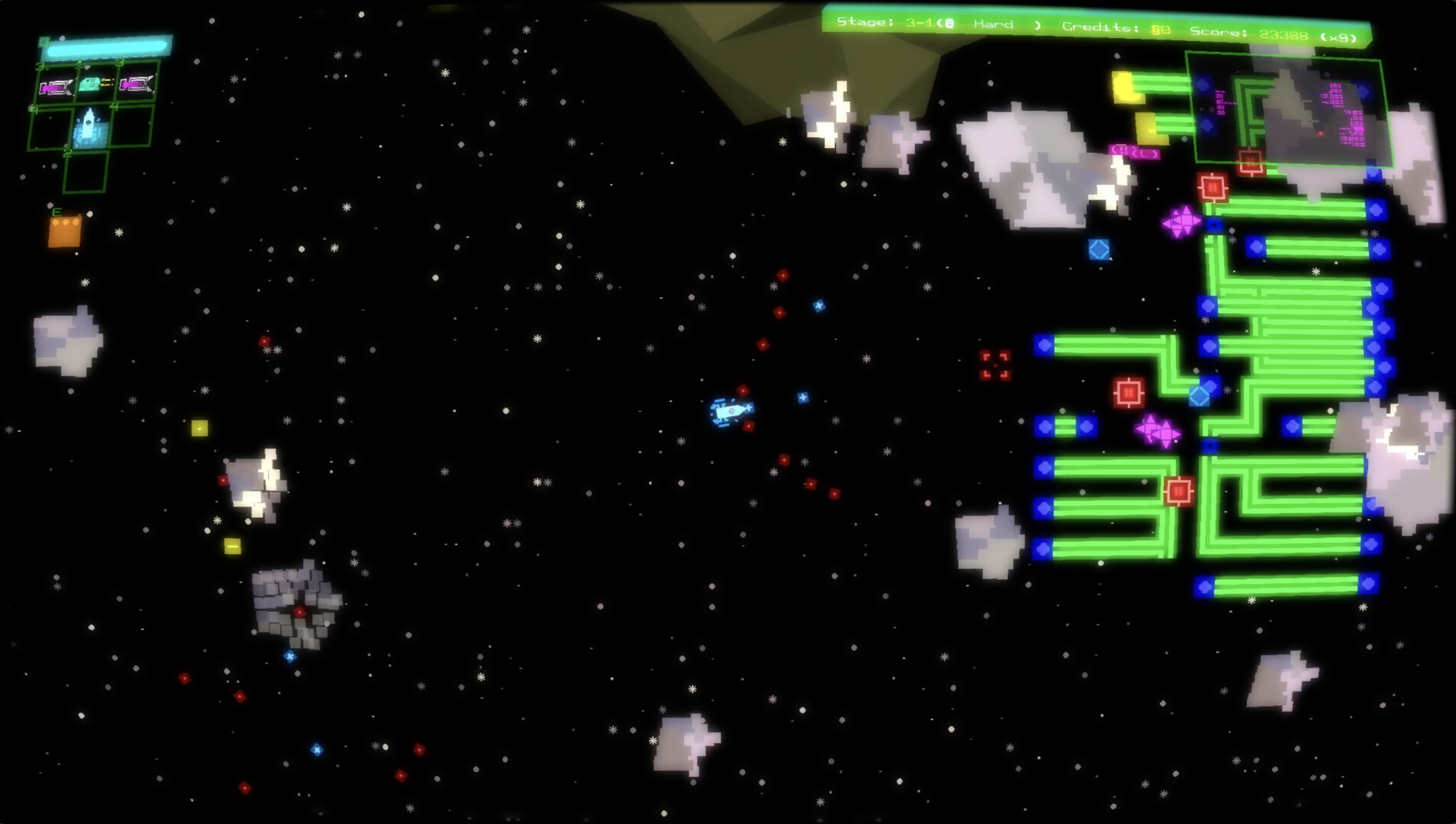The width and height of the screenshot is (1456, 824).
Task: Select the right magenta weapon slot labeled 3
Action: click(134, 85)
